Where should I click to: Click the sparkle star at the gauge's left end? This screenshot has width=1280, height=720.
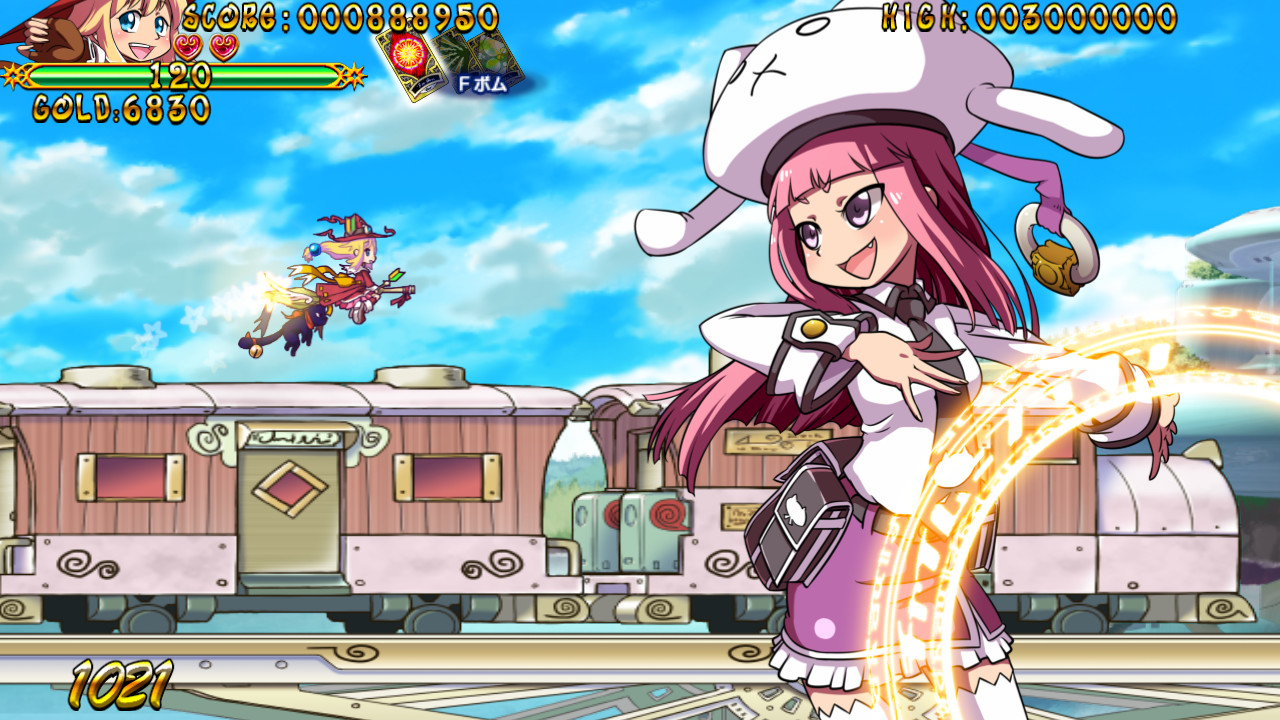[x=13, y=73]
